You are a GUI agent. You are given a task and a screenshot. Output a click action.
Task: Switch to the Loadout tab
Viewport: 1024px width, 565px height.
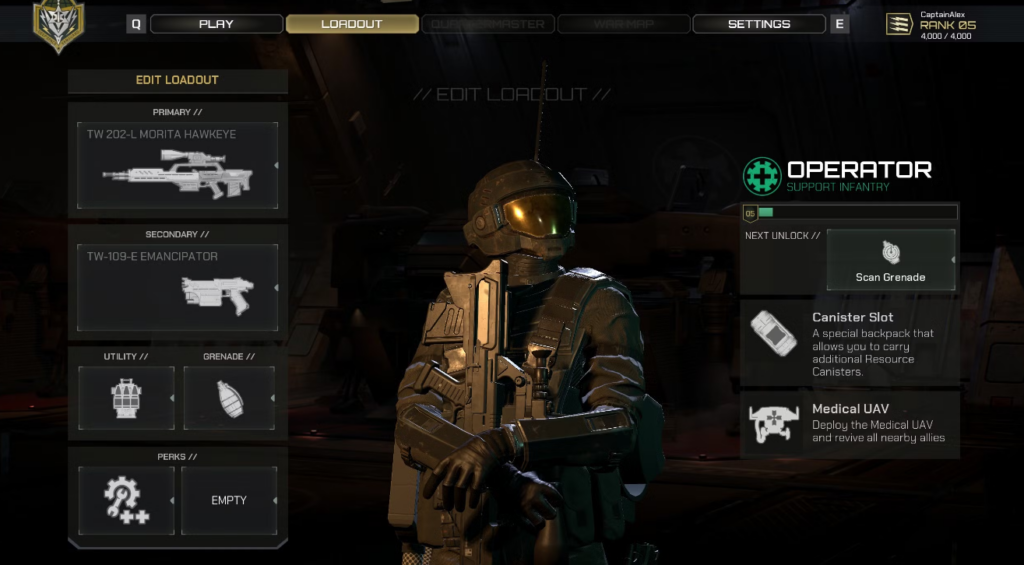point(352,24)
